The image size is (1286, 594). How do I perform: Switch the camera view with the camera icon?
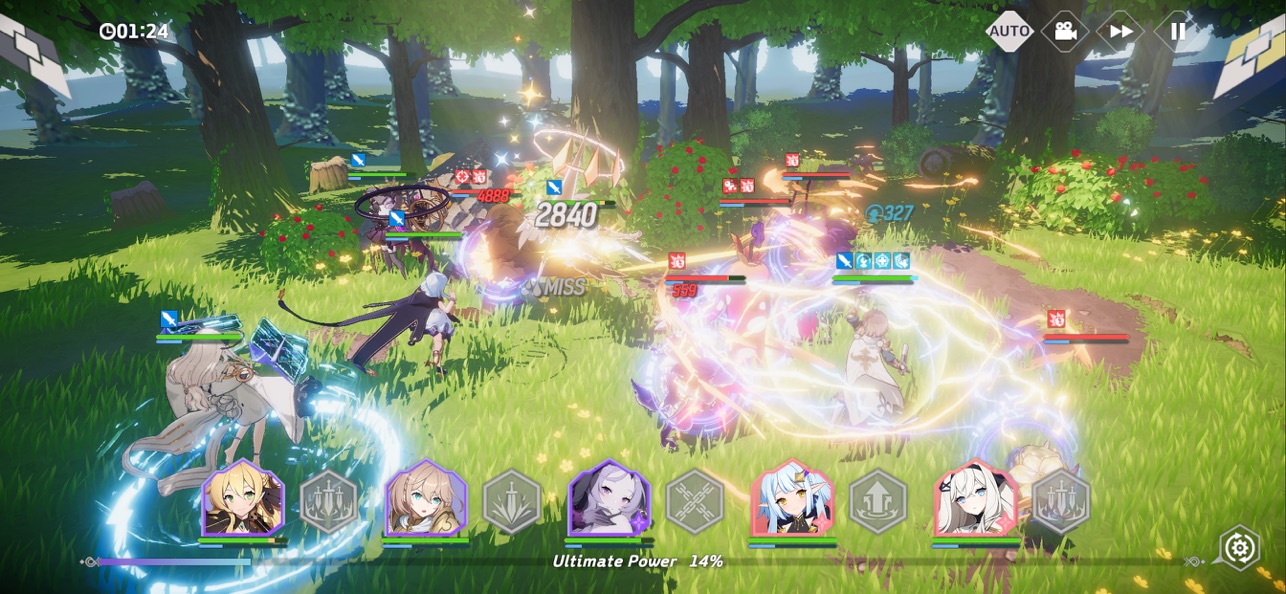point(1065,31)
